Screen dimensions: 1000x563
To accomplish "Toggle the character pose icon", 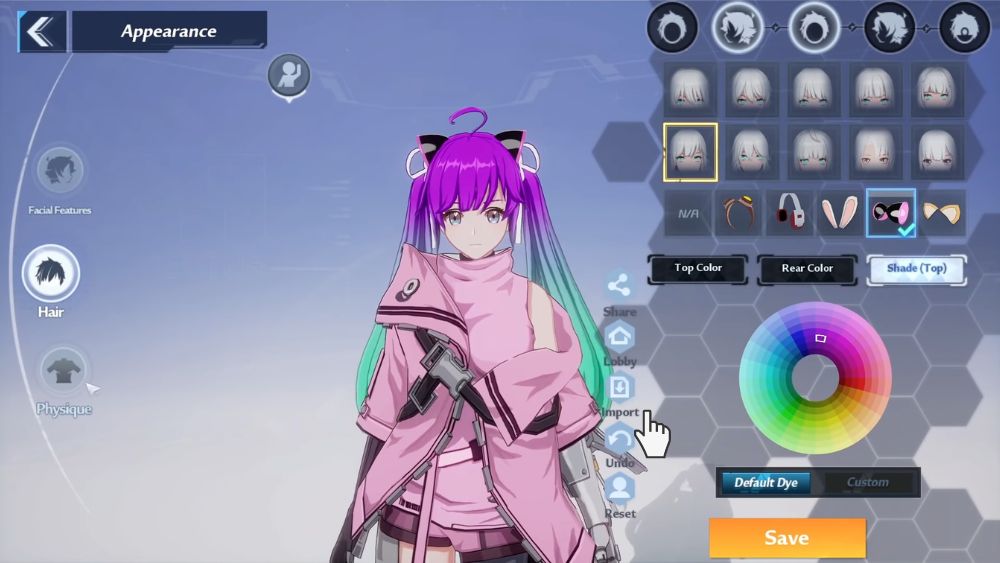I will (x=289, y=75).
